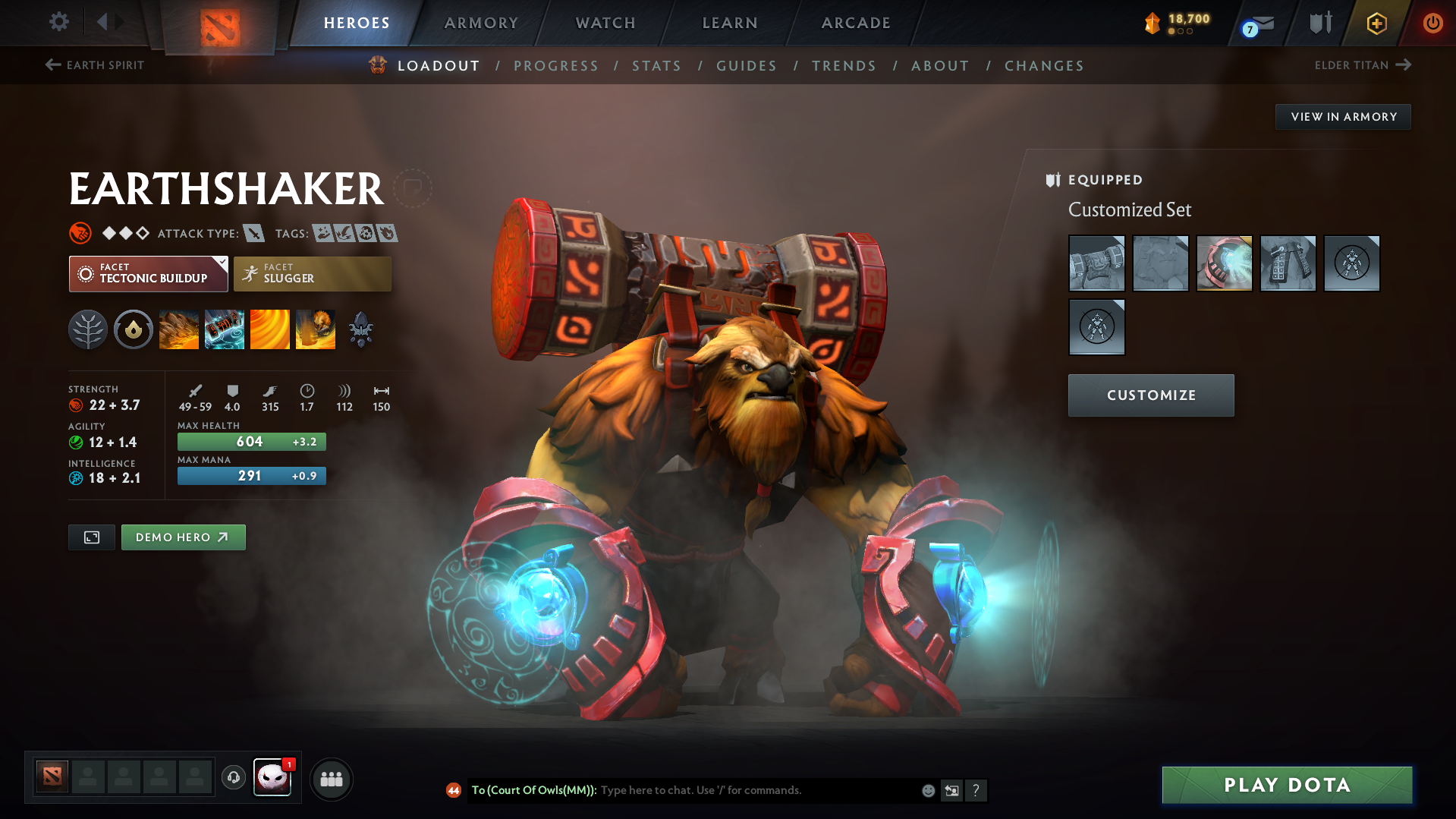Click the Customize button
Viewport: 1456px width, 819px height.
pyautogui.click(x=1150, y=395)
